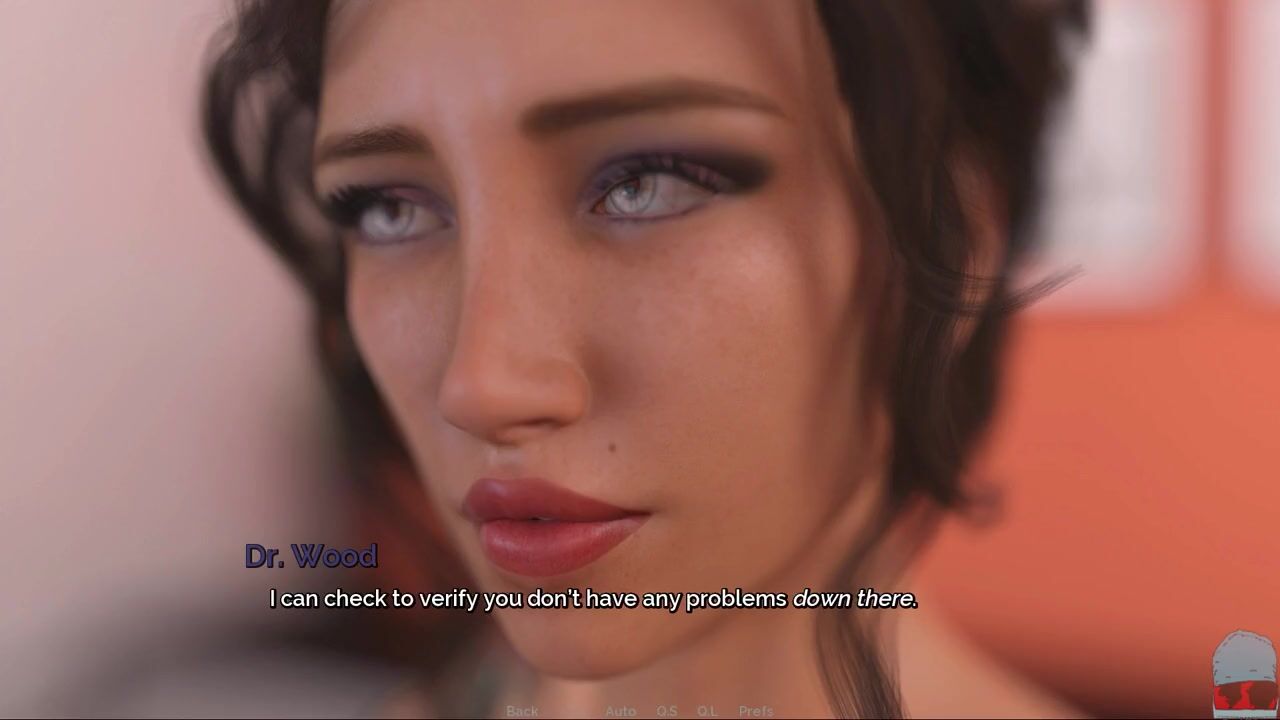Image resolution: width=1280 pixels, height=720 pixels.
Task: Quick save with the Q.S button
Action: click(667, 711)
